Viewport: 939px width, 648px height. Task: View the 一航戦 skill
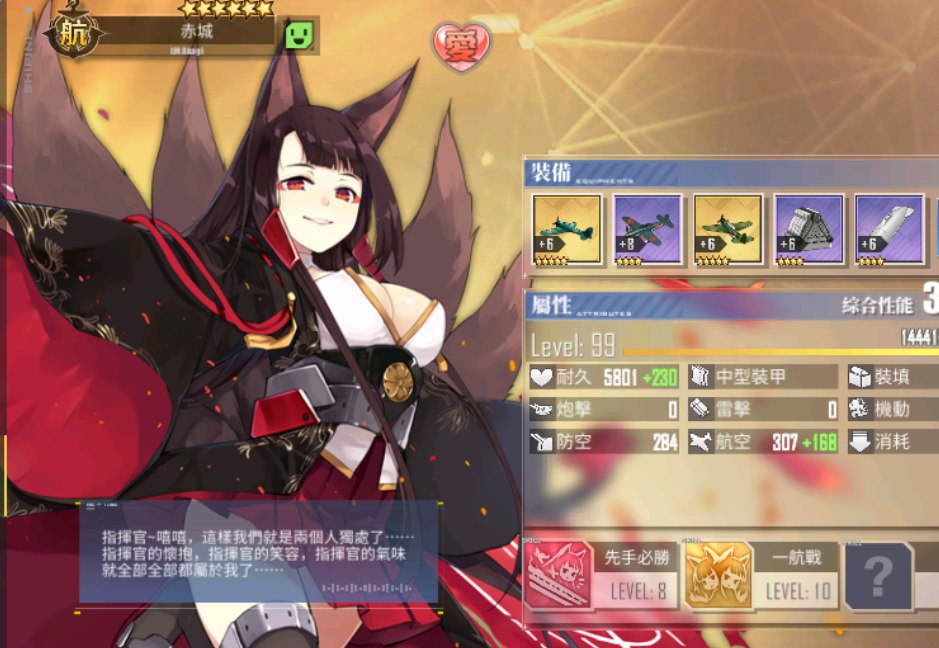point(760,577)
